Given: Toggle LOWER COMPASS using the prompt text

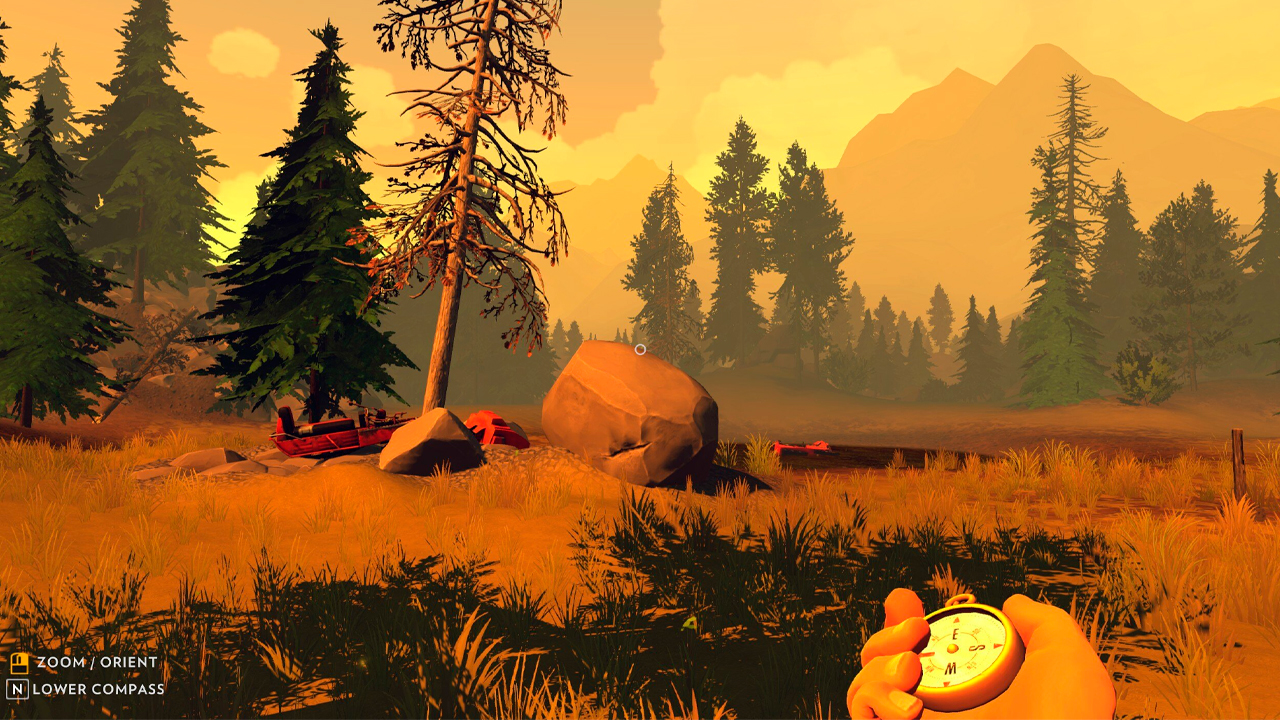Looking at the screenshot, I should pyautogui.click(x=98, y=689).
